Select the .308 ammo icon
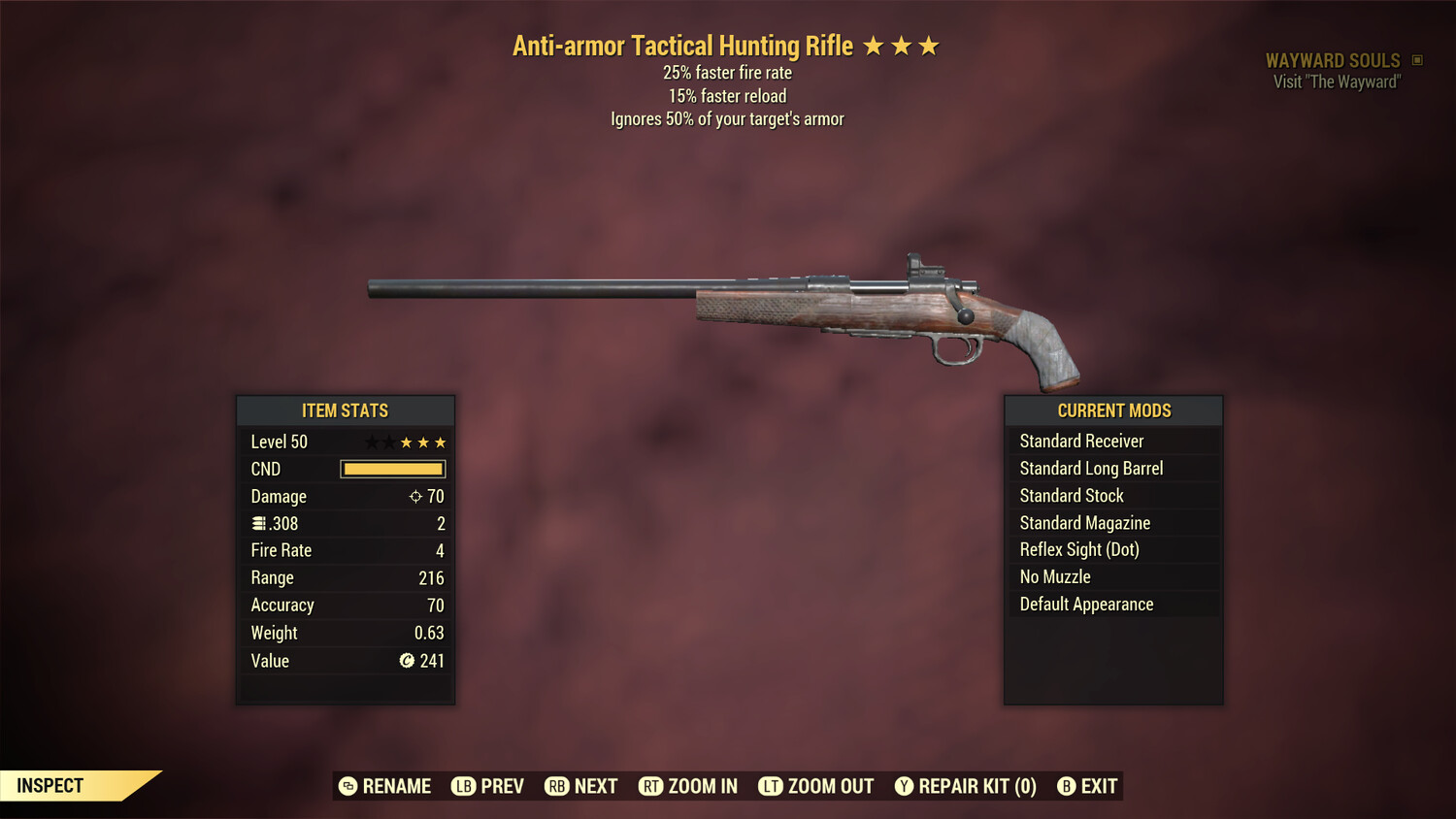The width and height of the screenshot is (1456, 819). click(259, 523)
